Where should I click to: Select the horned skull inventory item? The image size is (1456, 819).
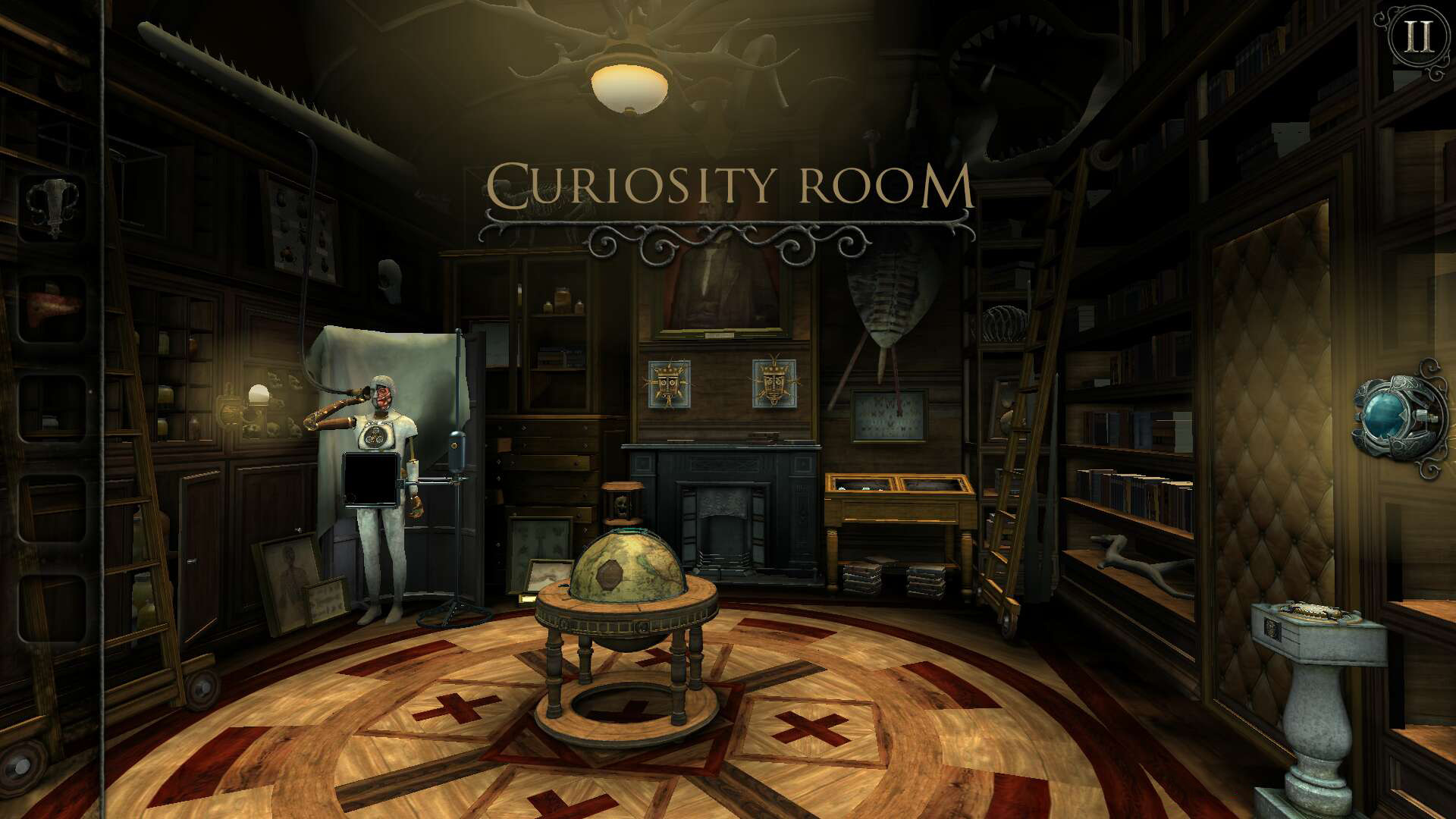(52, 207)
